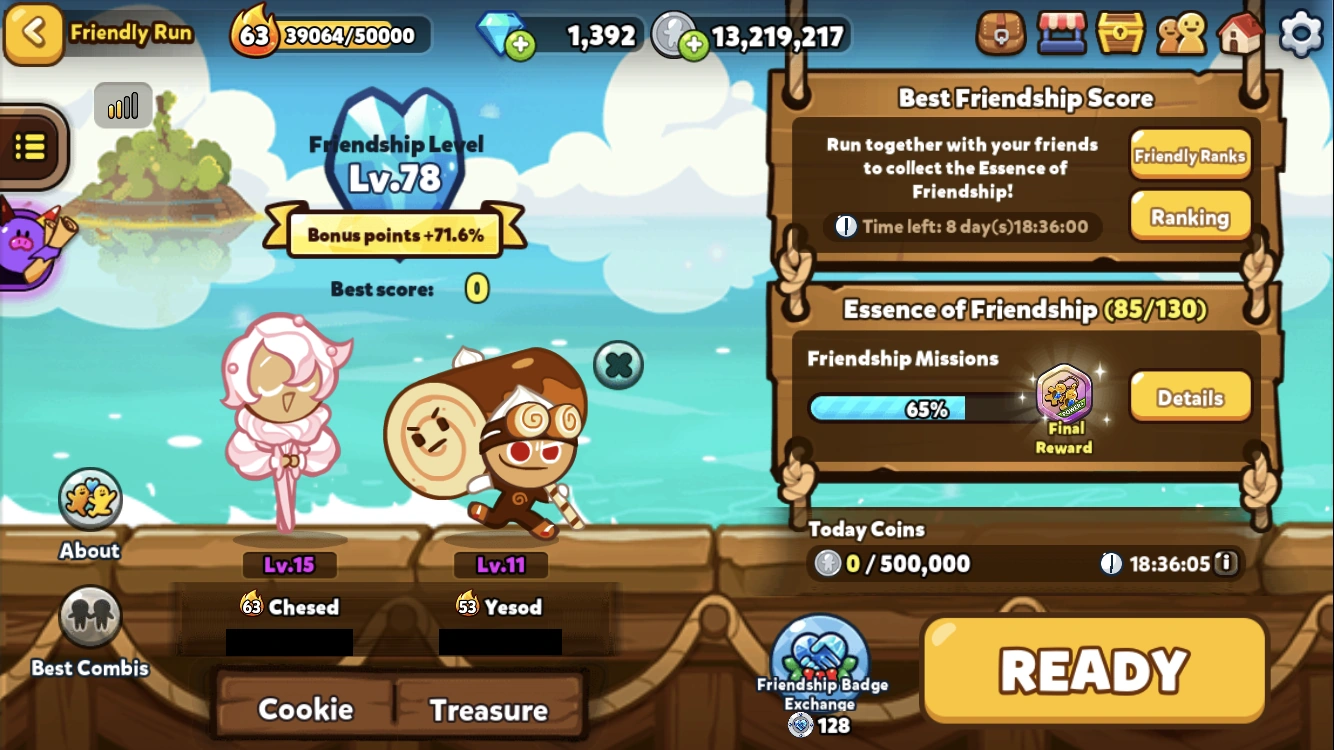Open the stats signal-bars icon
The height and width of the screenshot is (750, 1334).
click(122, 105)
